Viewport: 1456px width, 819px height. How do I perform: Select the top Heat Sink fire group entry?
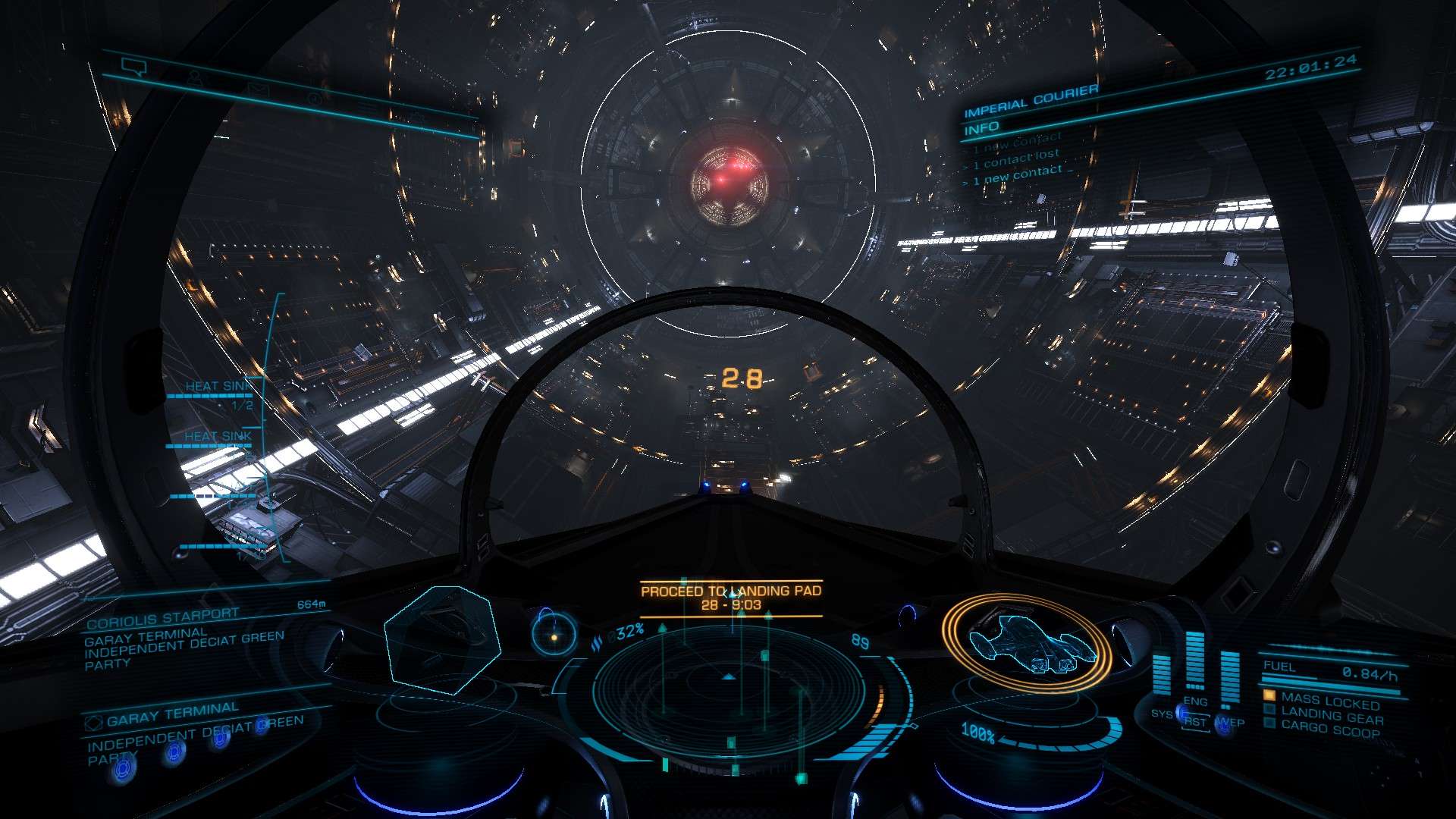pos(218,388)
